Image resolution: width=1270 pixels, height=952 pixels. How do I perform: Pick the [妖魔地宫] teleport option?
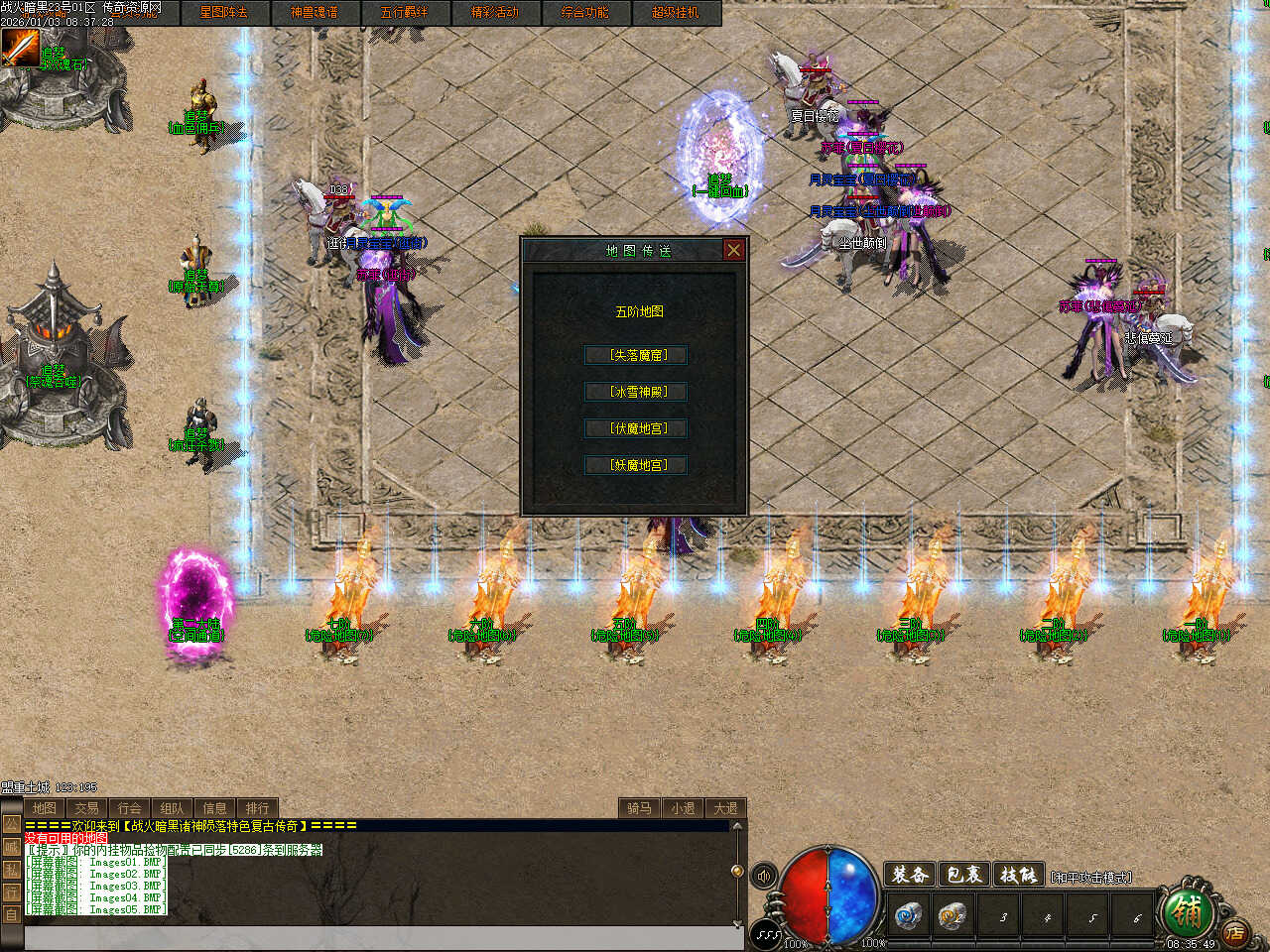[636, 464]
